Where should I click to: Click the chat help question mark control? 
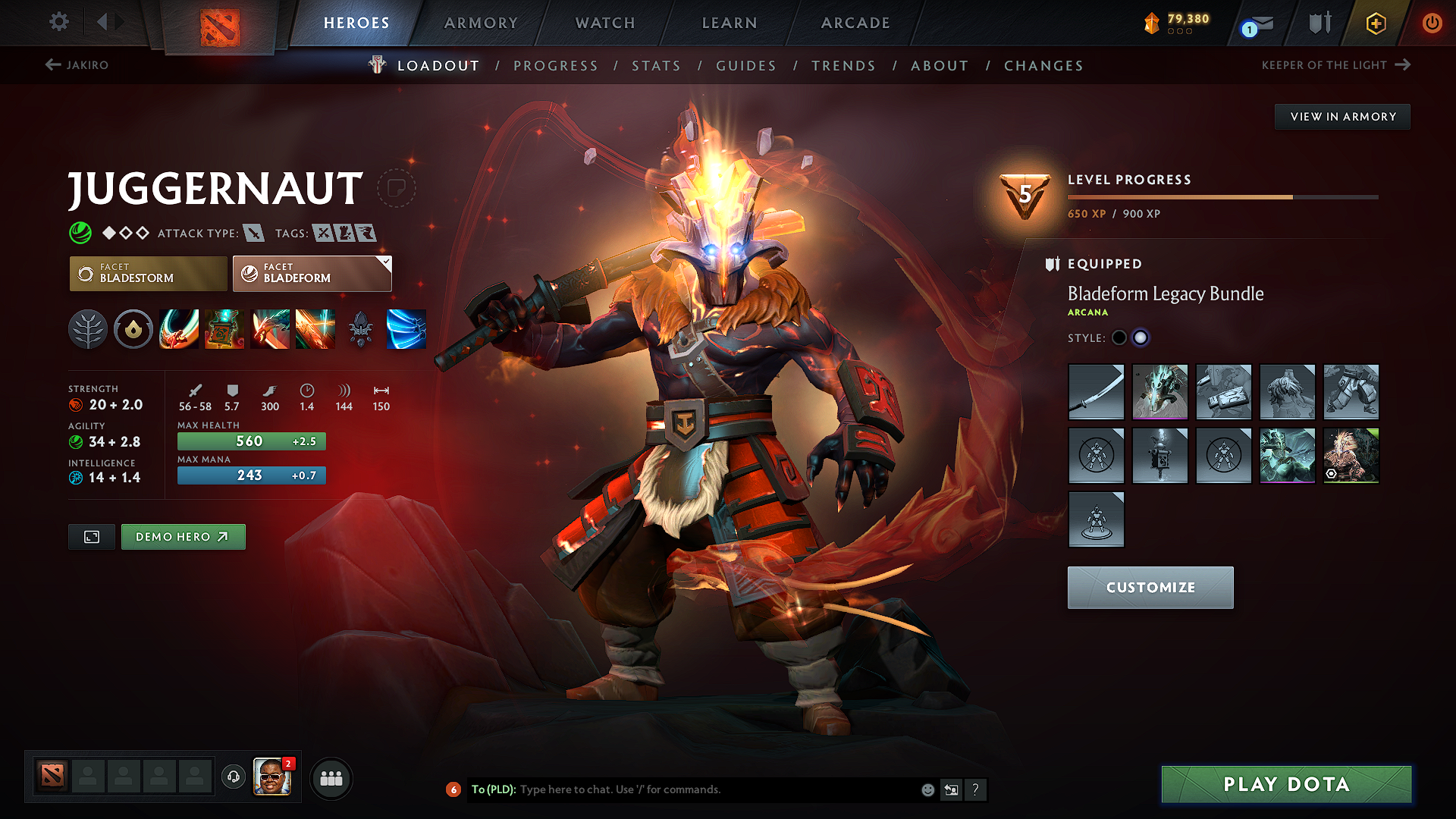[976, 789]
